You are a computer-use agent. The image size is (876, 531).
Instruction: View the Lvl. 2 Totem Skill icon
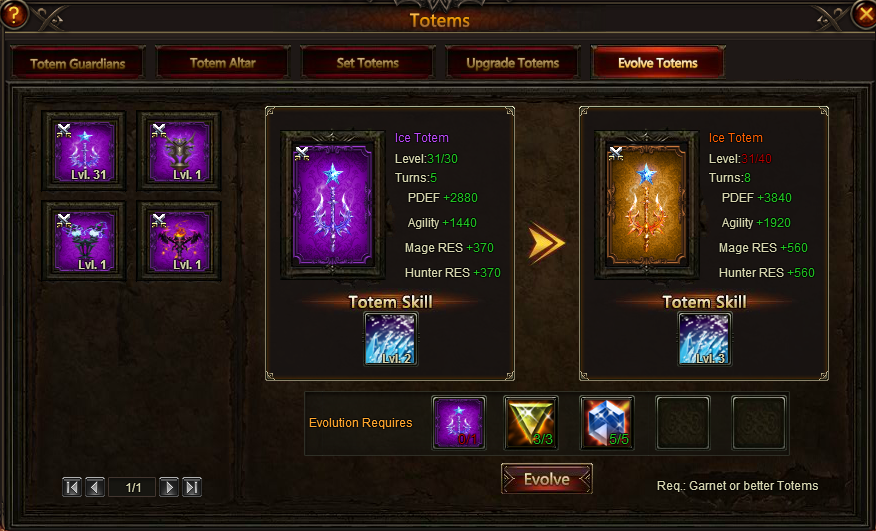391,338
